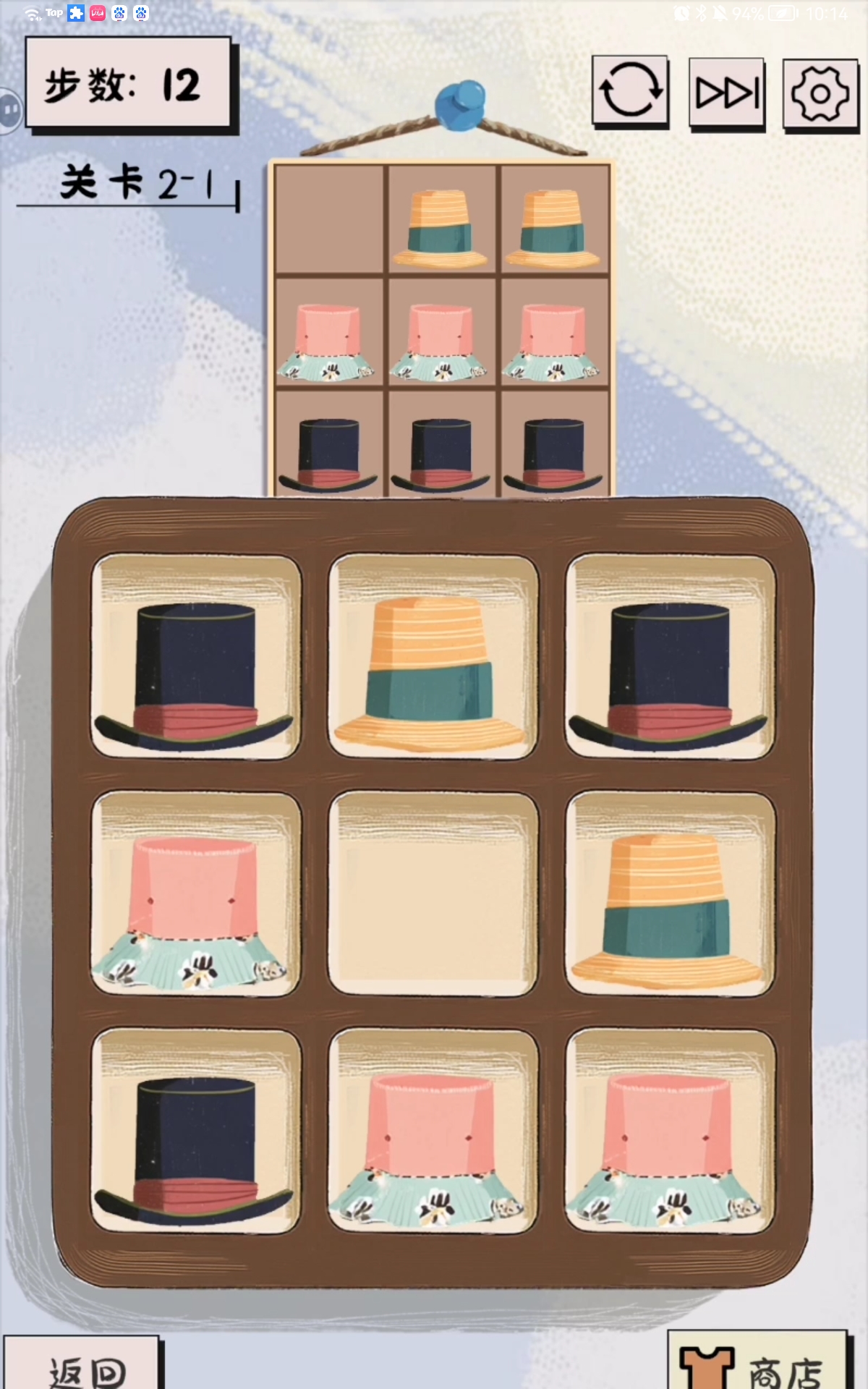
Task: Open the 商店 shop
Action: tap(756, 1366)
